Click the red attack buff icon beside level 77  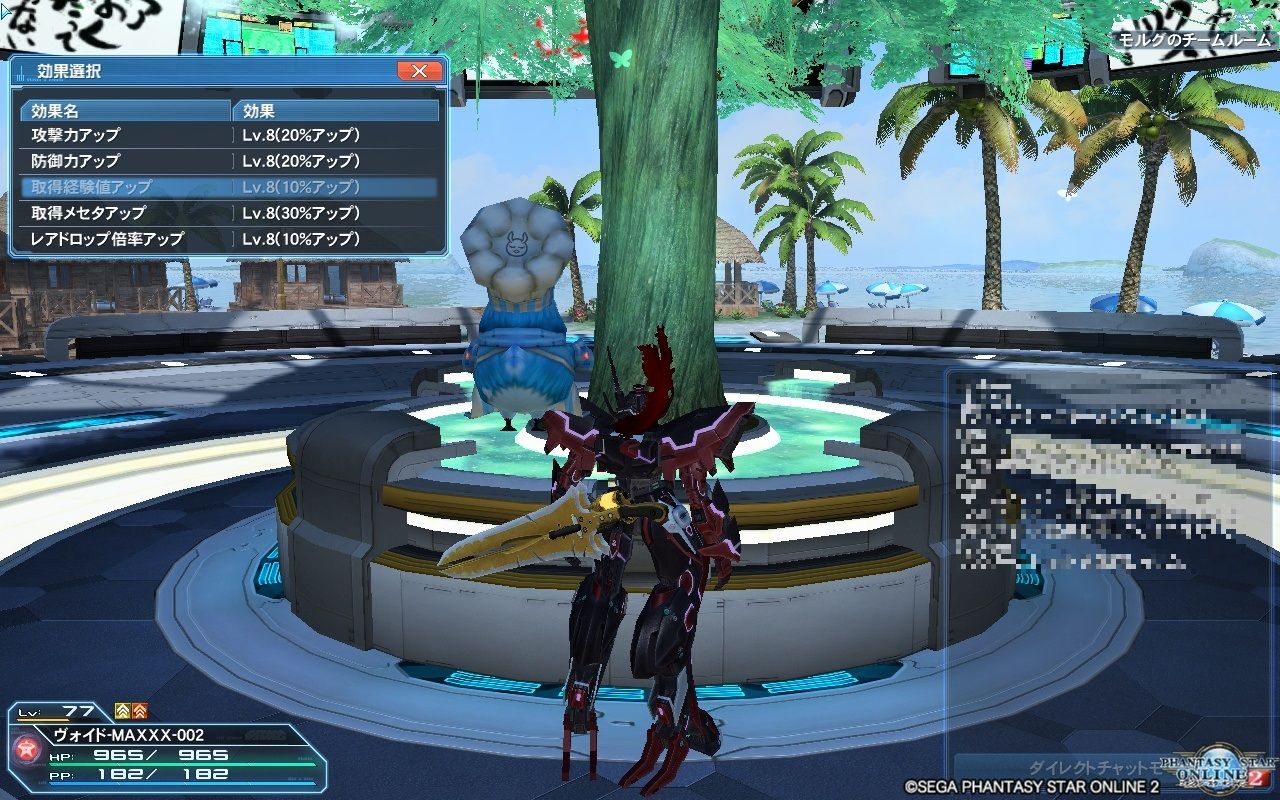point(141,711)
